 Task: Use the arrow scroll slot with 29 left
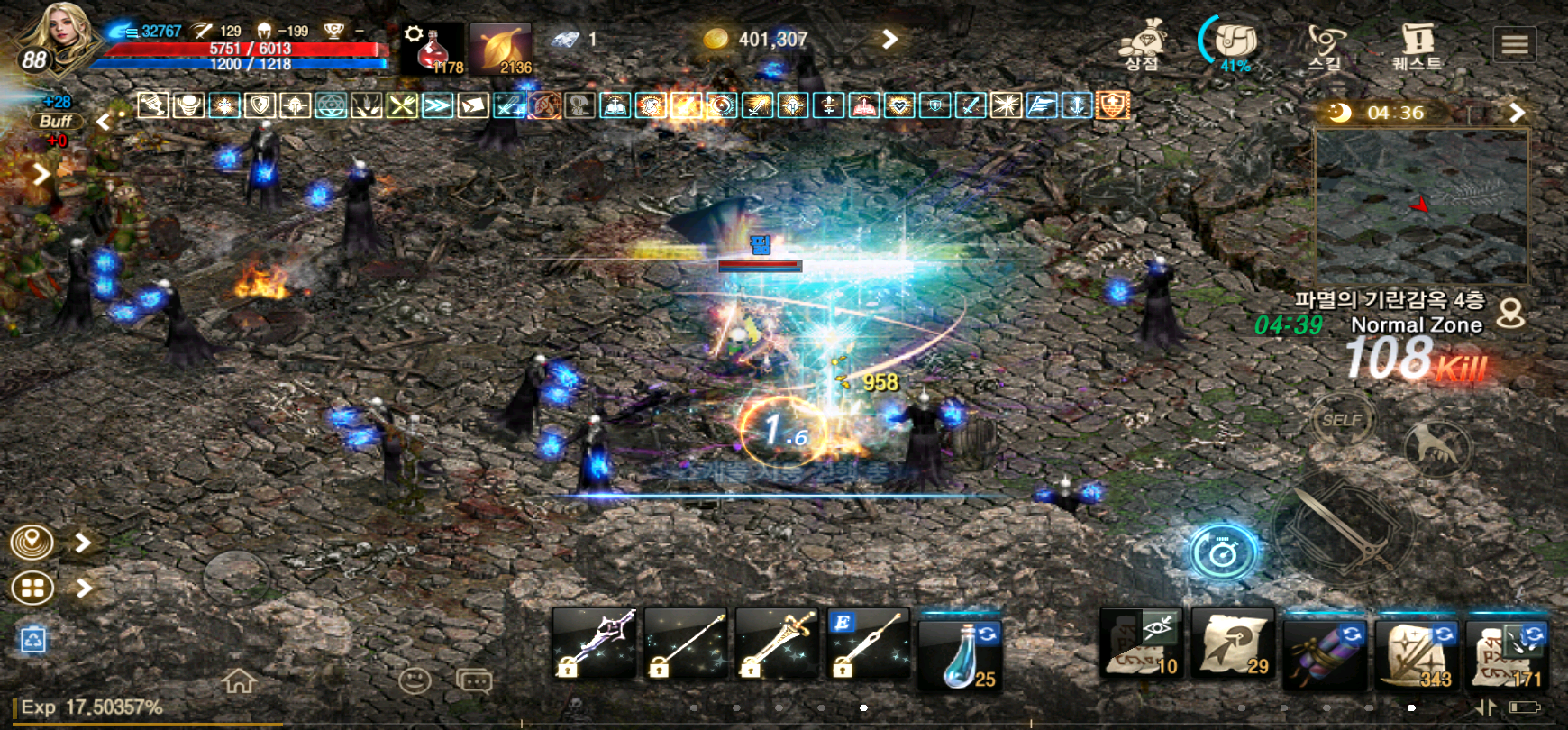click(x=1233, y=645)
